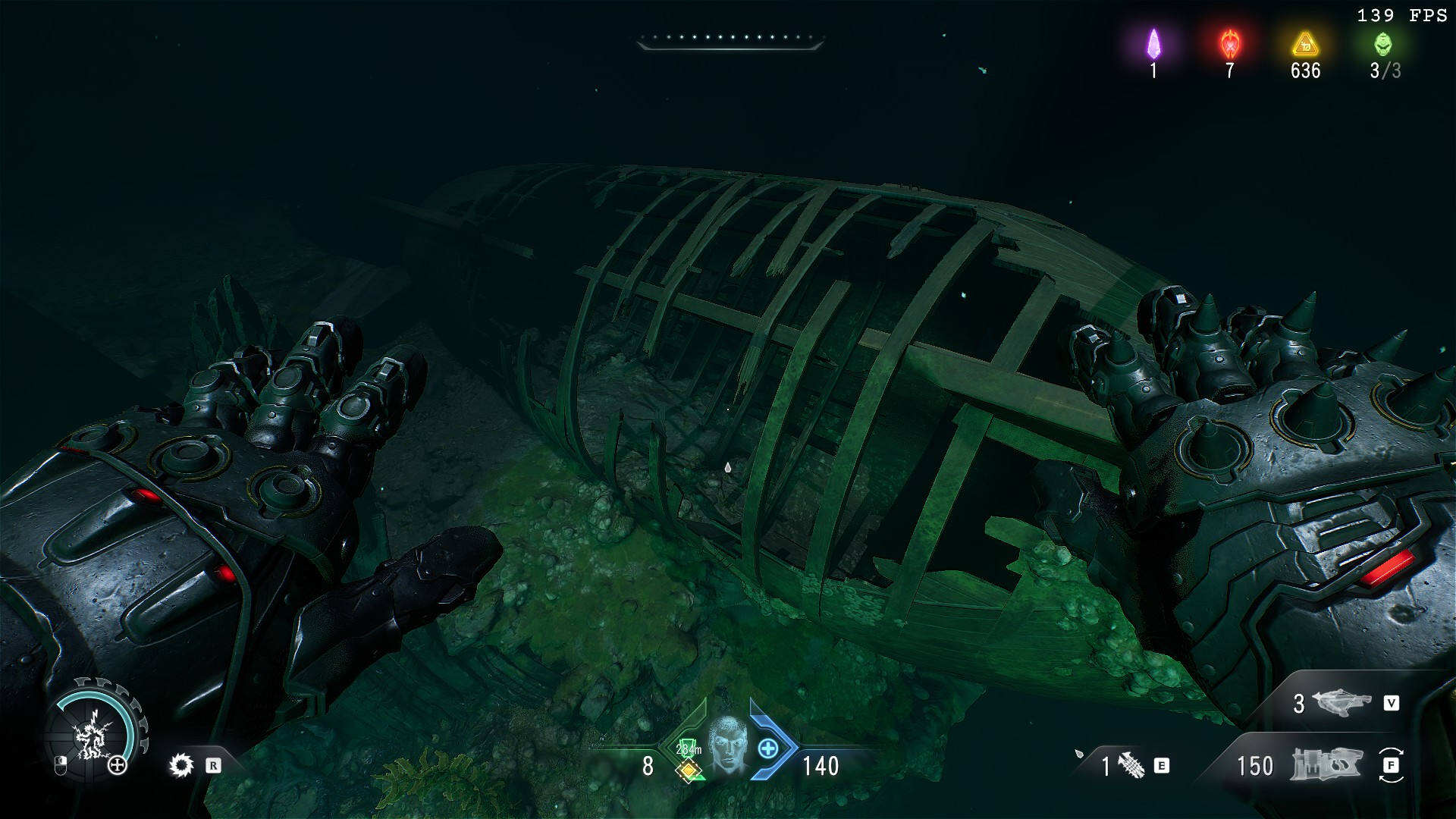Click the yellow diamond objective marker
This screenshot has height=819, width=1456.
[689, 770]
